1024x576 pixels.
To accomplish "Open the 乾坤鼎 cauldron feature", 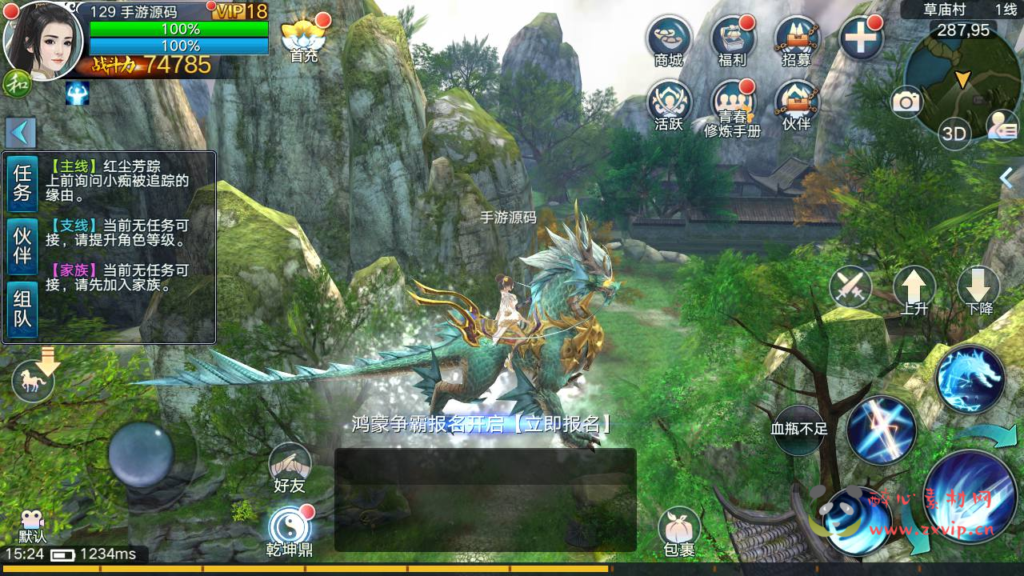I will pos(289,529).
